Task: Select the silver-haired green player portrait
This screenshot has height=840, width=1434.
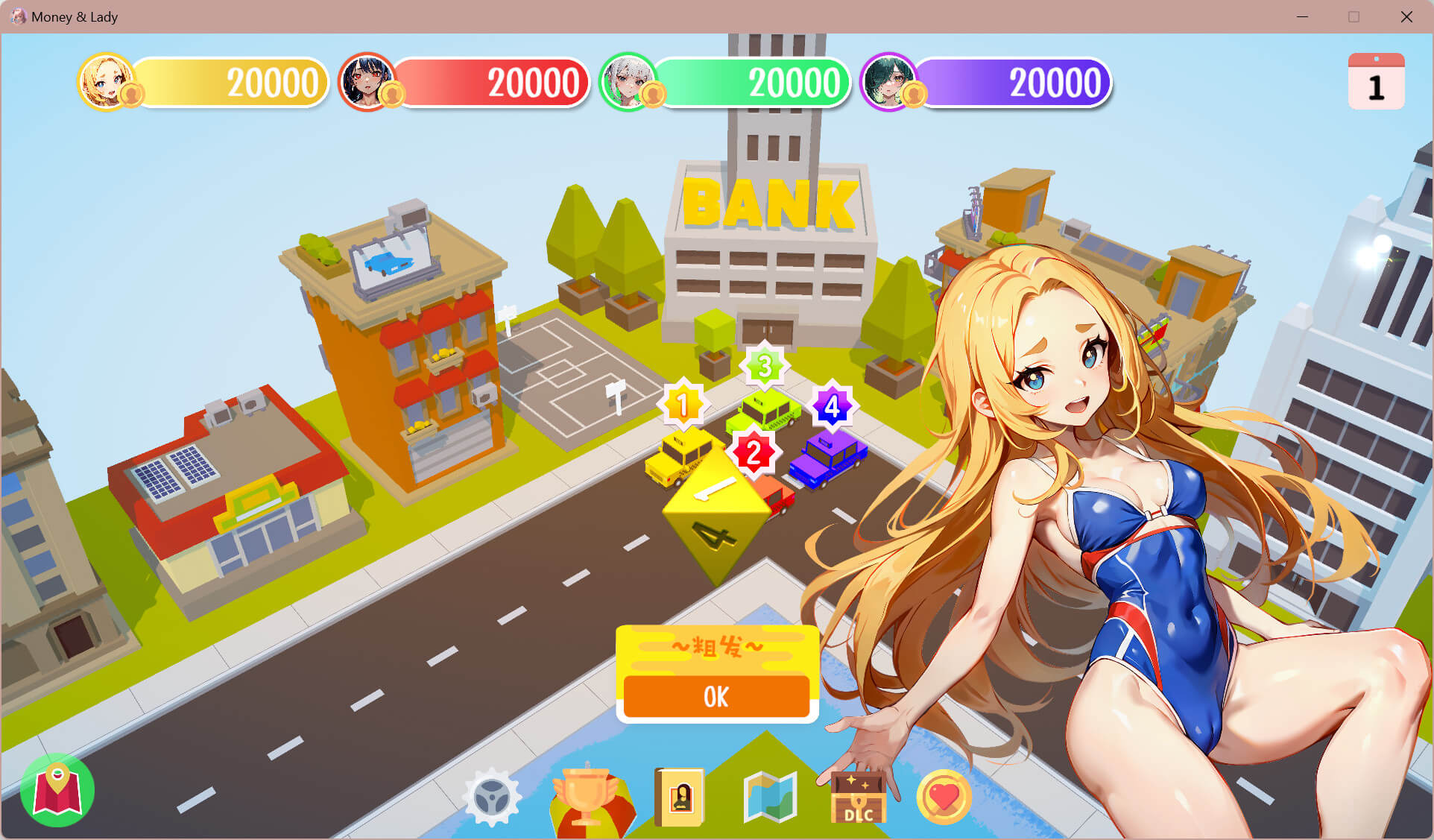Action: pyautogui.click(x=628, y=81)
